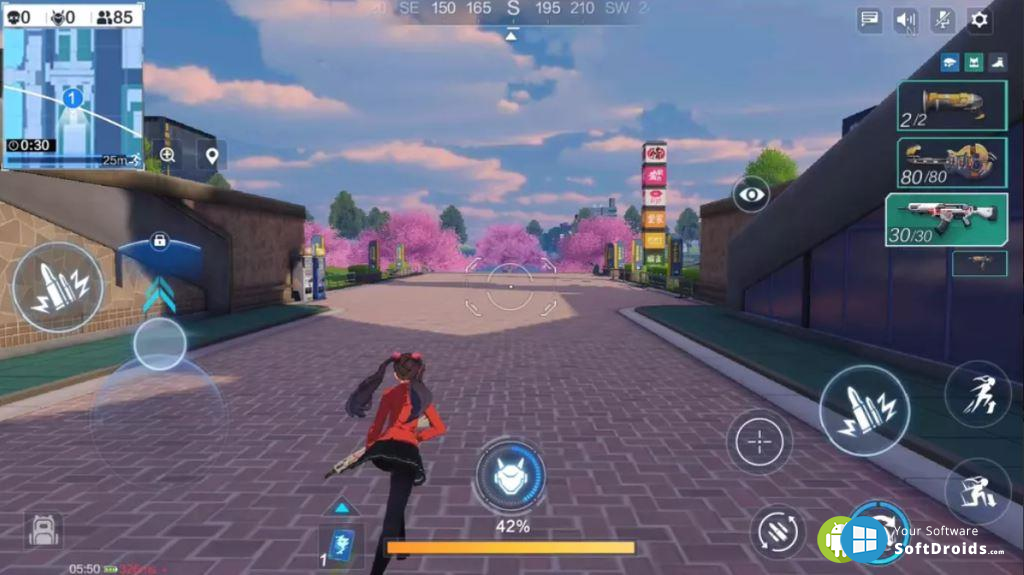
Task: Tap the right-side fire bullets button
Action: 863,411
